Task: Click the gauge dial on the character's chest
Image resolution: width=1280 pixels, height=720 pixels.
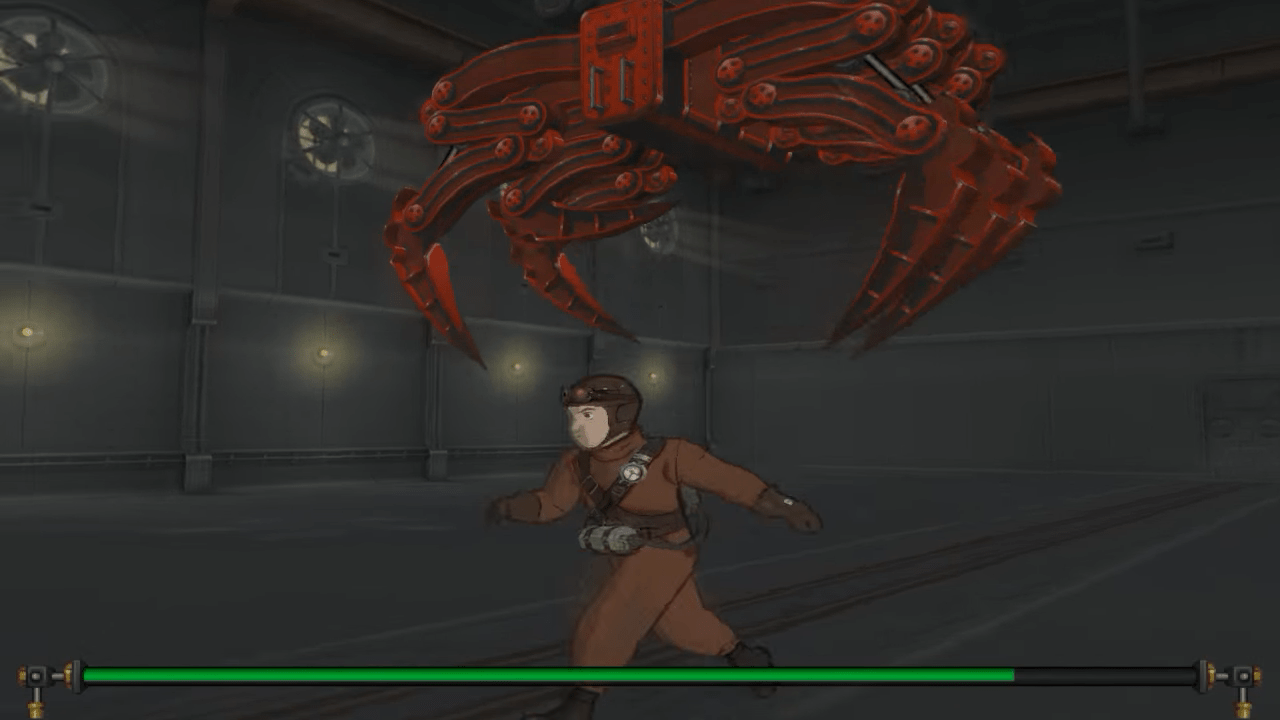Action: pyautogui.click(x=634, y=471)
